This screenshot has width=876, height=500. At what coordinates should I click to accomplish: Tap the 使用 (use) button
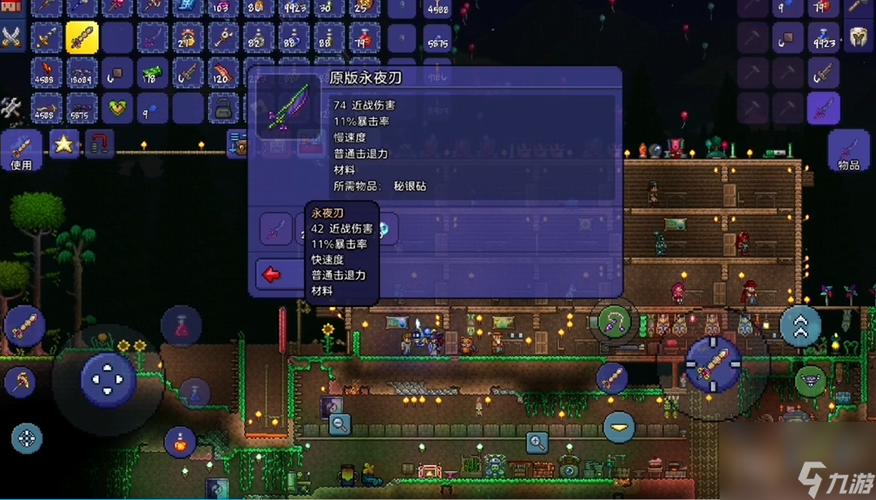pyautogui.click(x=22, y=148)
